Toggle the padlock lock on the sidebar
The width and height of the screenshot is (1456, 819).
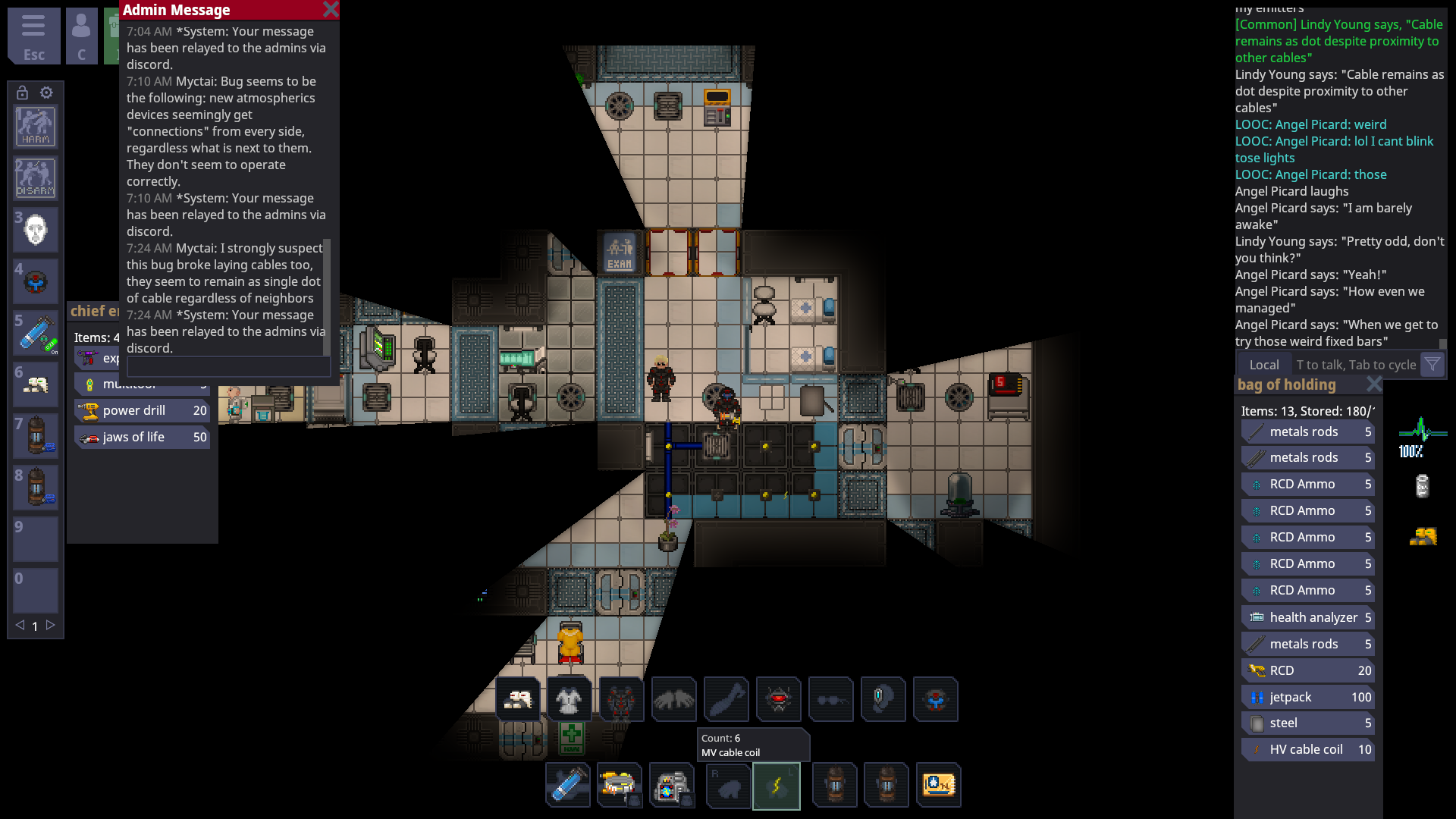point(20,92)
